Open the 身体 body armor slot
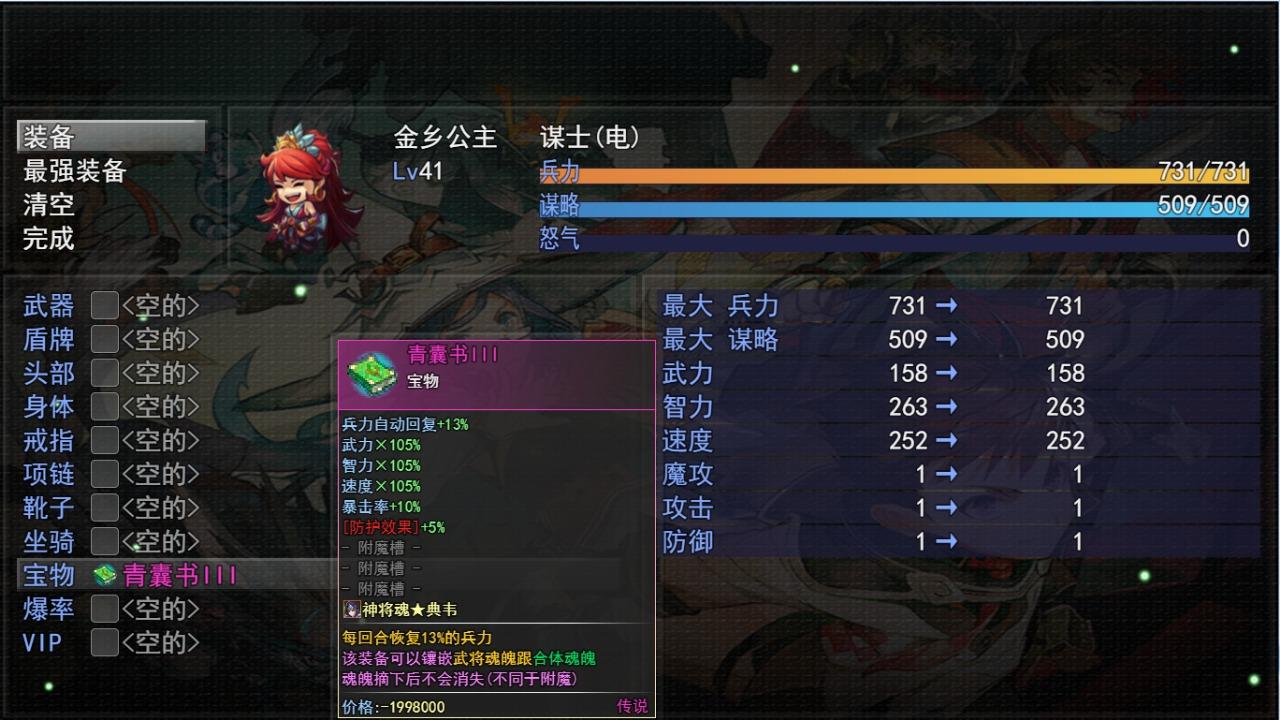The width and height of the screenshot is (1280, 720). pos(105,407)
